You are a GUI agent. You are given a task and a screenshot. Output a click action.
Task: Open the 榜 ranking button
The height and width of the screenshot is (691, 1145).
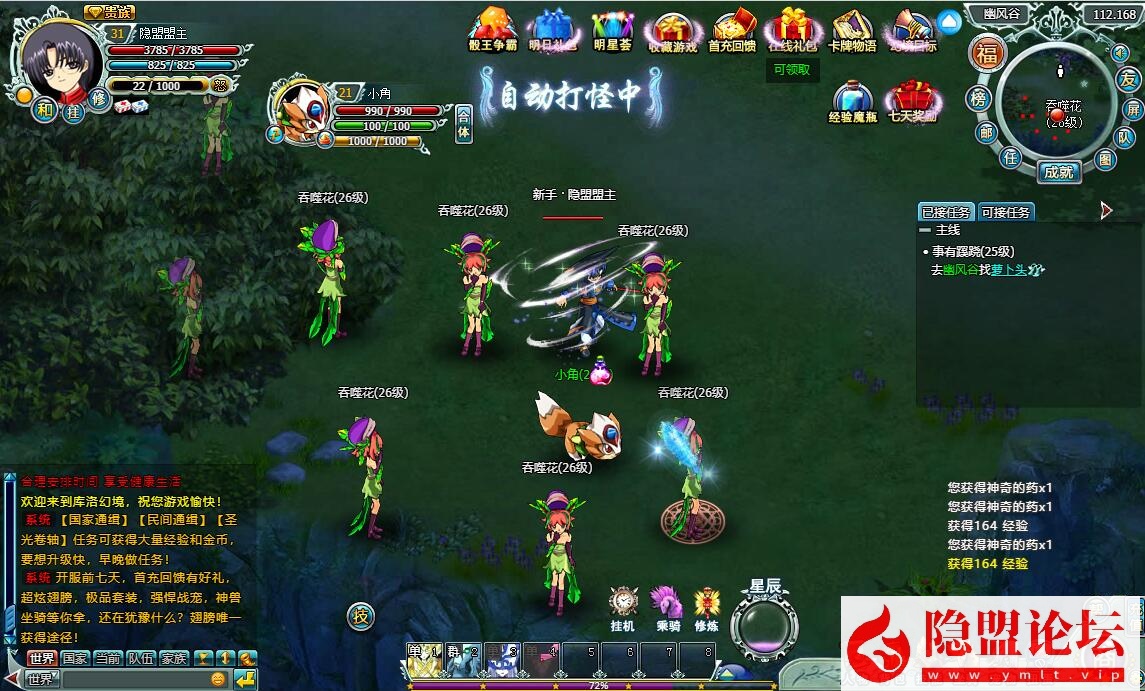[x=978, y=98]
